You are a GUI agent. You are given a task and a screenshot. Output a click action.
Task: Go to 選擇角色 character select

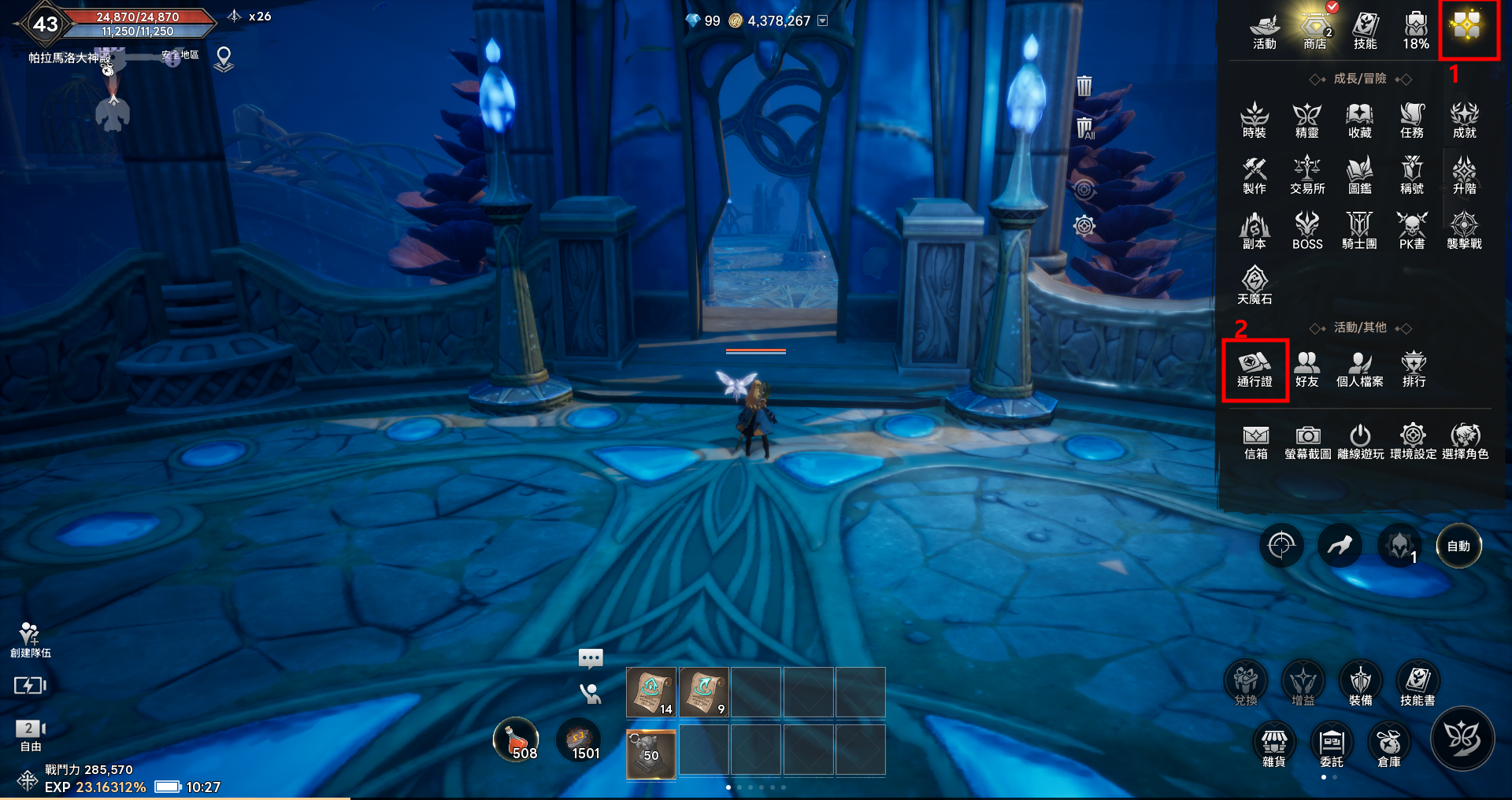[1465, 442]
